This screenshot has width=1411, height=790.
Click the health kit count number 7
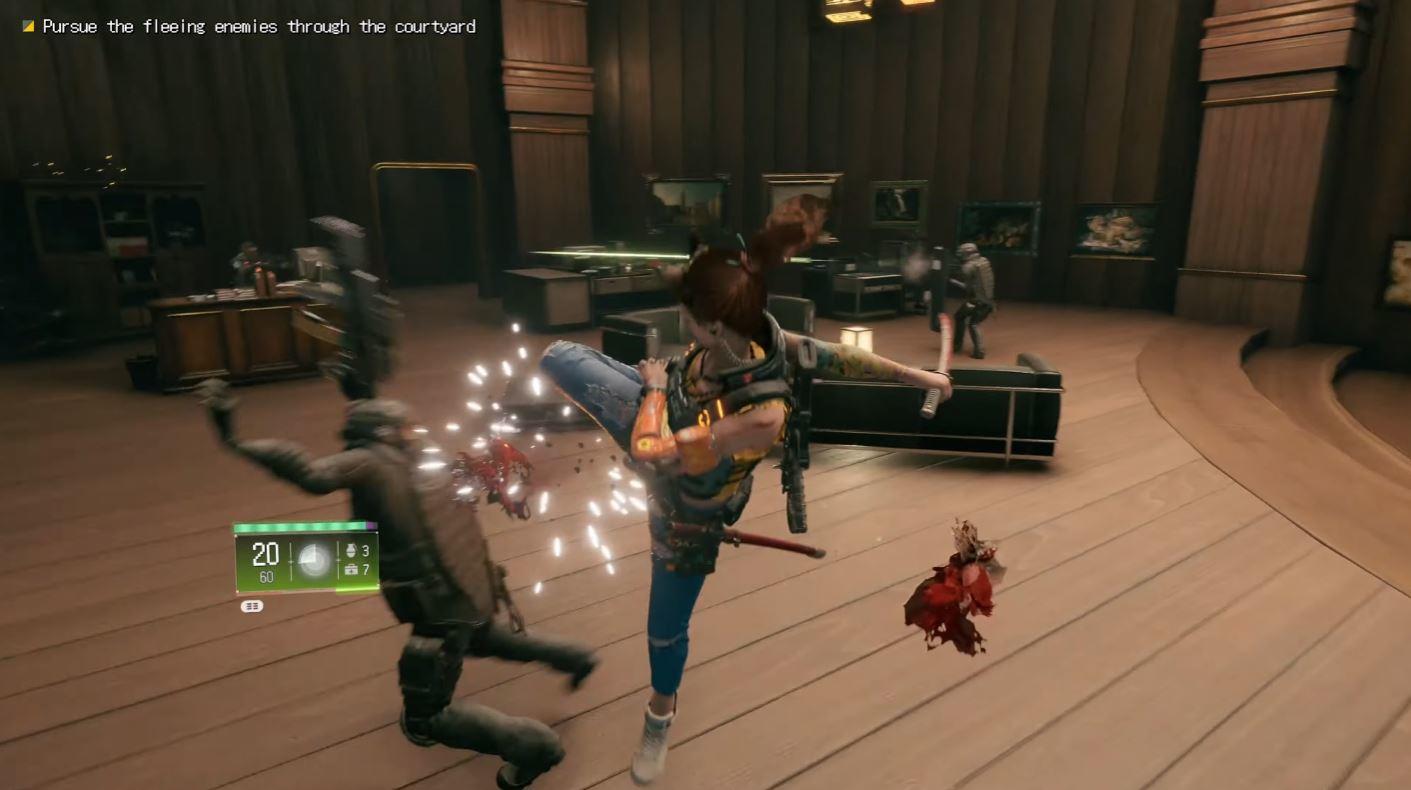[366, 571]
